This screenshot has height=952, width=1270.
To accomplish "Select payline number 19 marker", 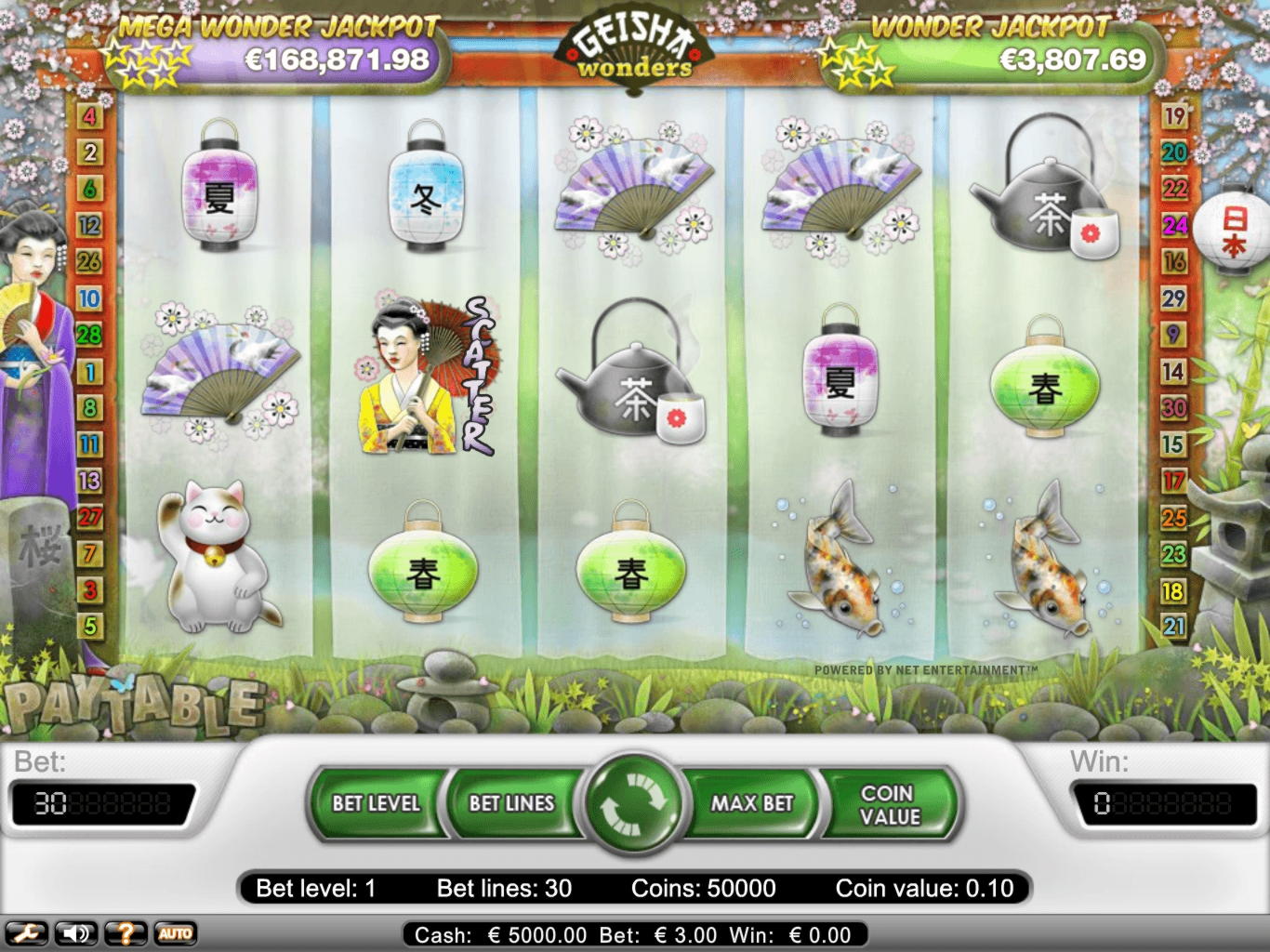I will (1174, 116).
